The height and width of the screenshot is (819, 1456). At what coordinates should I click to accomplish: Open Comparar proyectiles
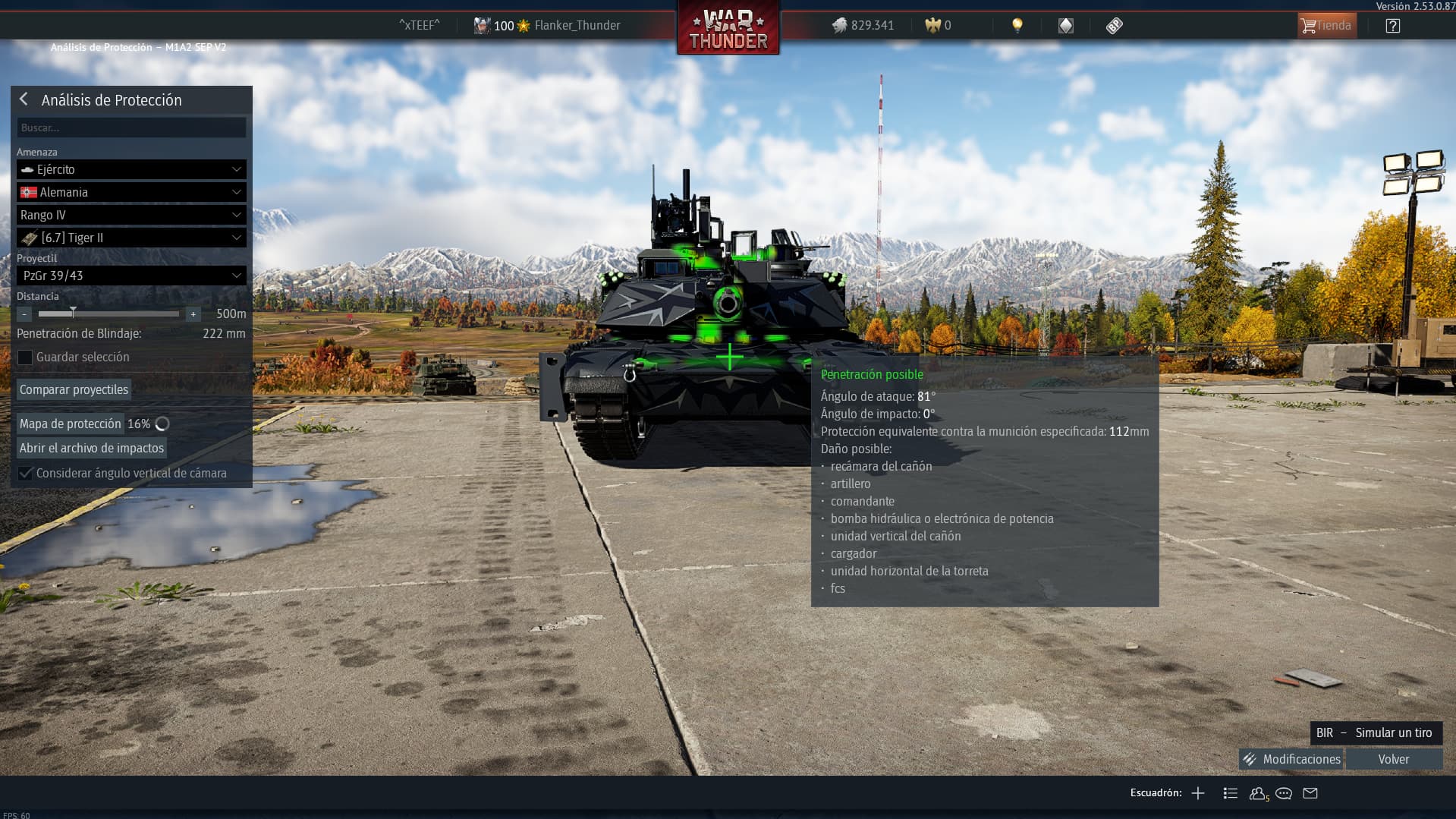pyautogui.click(x=74, y=389)
